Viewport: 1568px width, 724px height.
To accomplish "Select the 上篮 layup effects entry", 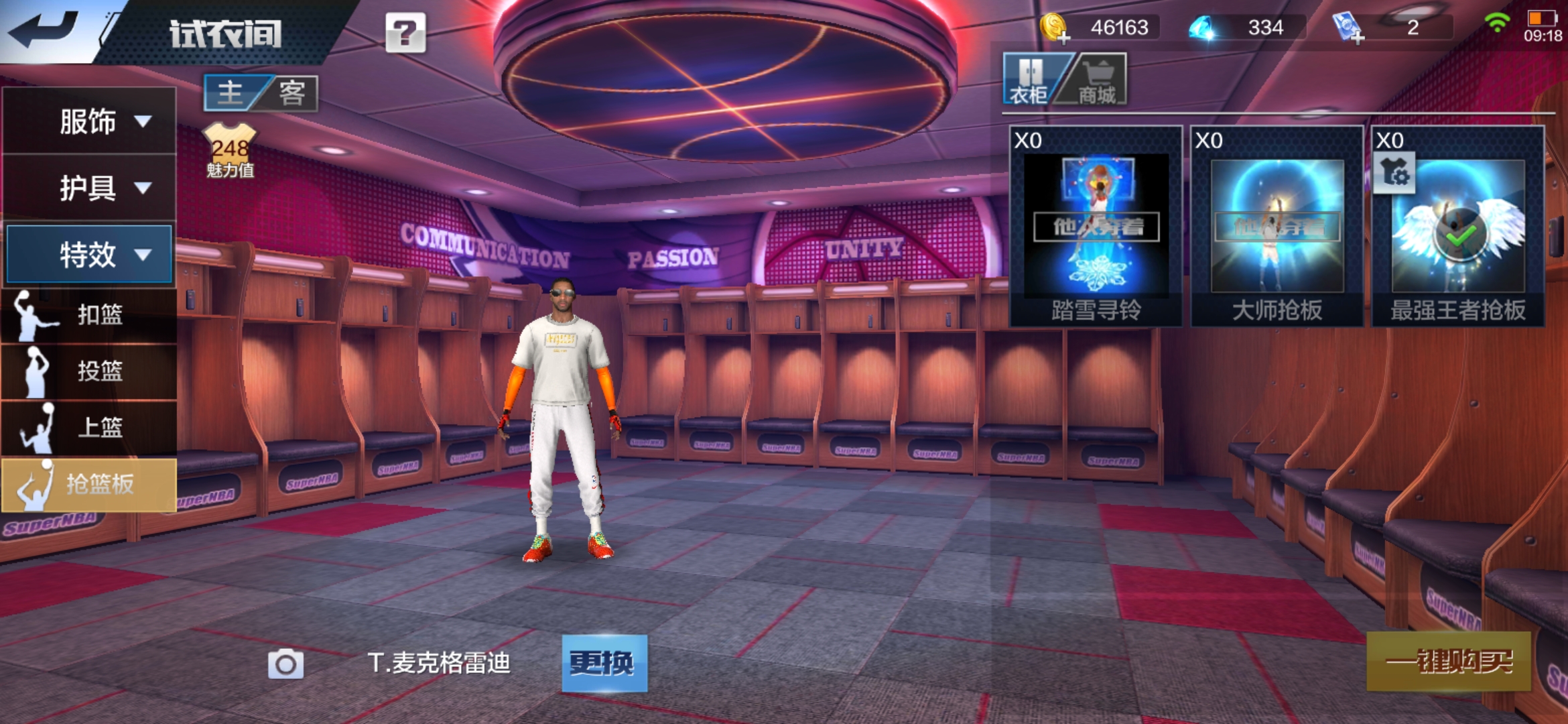I will click(89, 427).
